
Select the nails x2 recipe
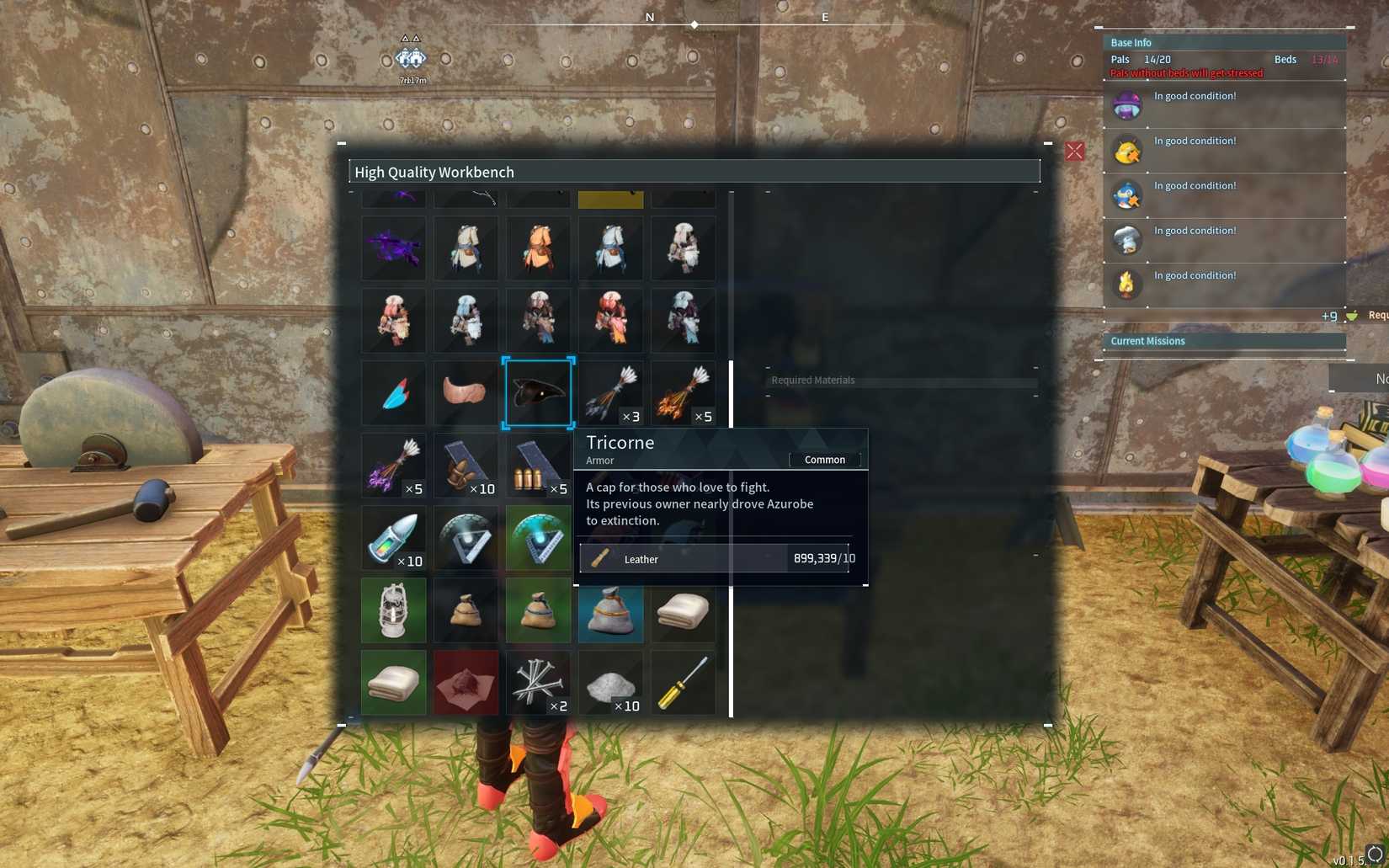[539, 683]
